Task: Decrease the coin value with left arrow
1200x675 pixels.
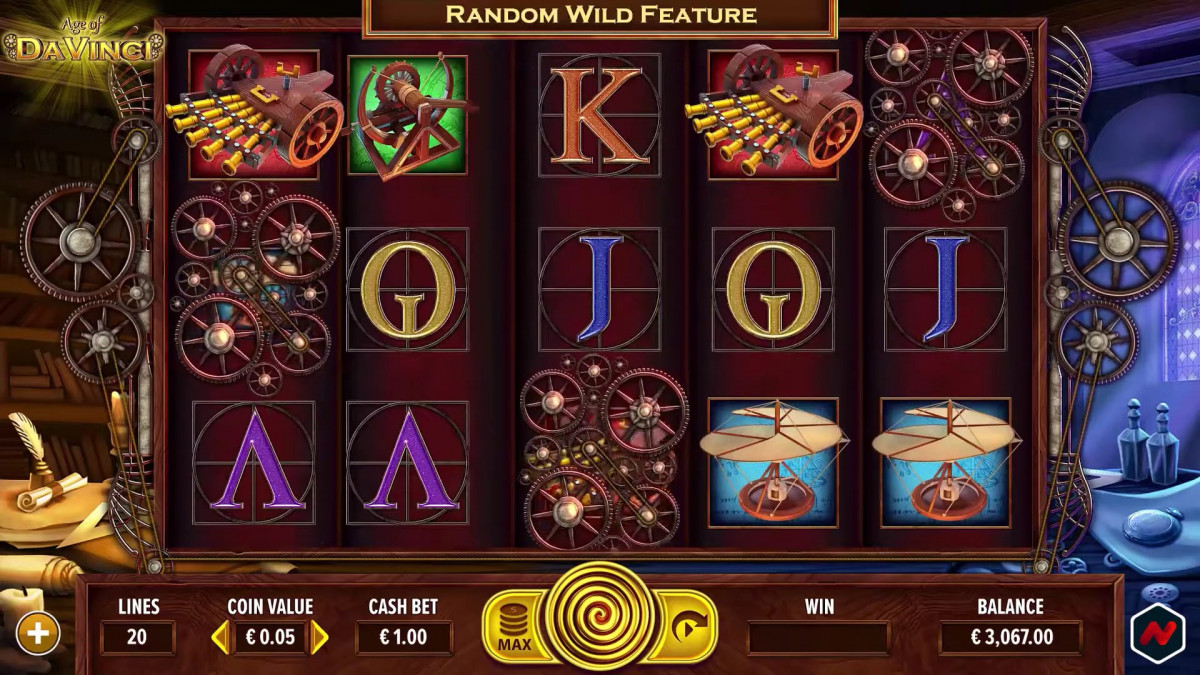Action: 218,637
